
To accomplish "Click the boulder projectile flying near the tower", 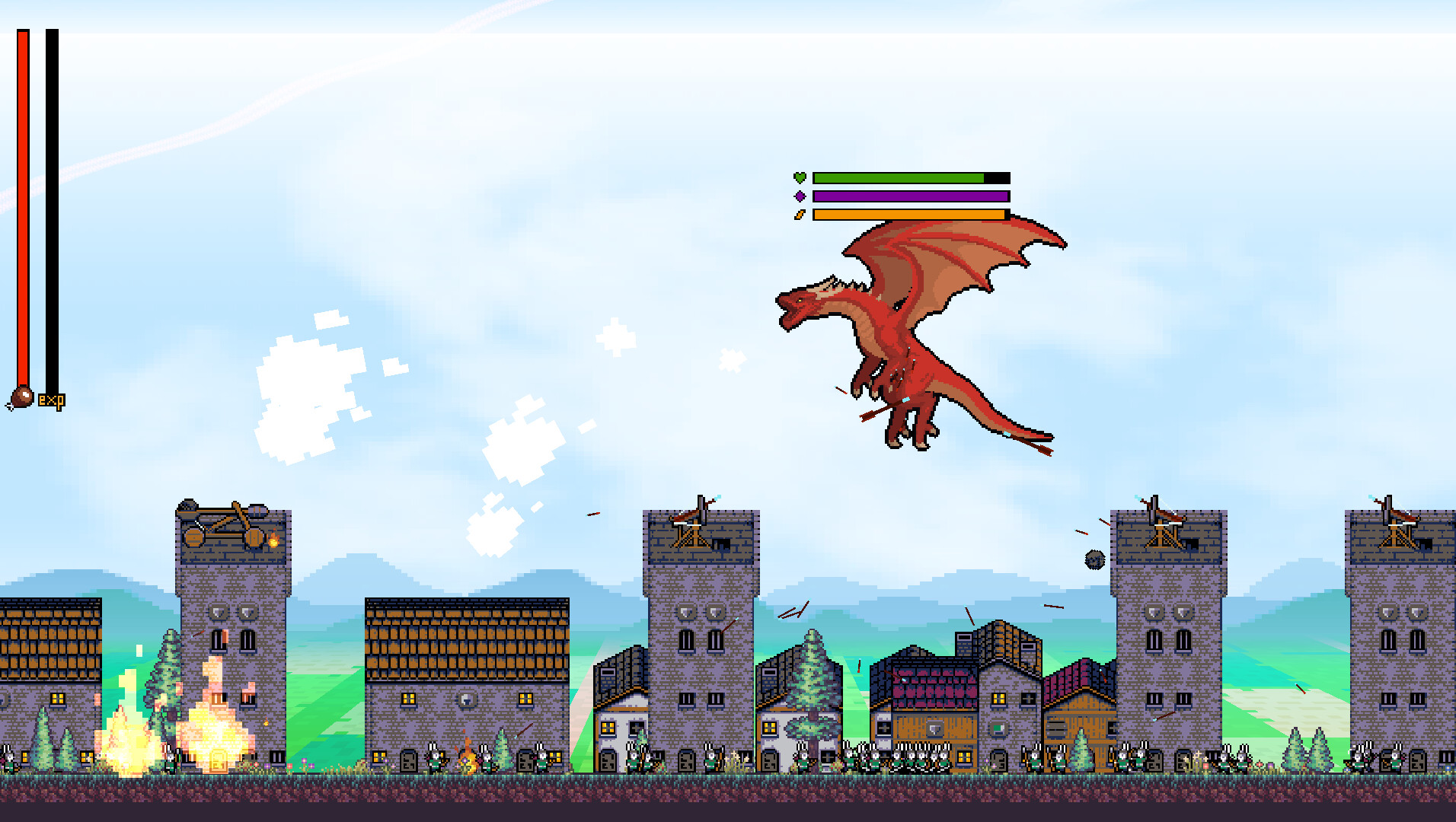I will click(x=1094, y=561).
